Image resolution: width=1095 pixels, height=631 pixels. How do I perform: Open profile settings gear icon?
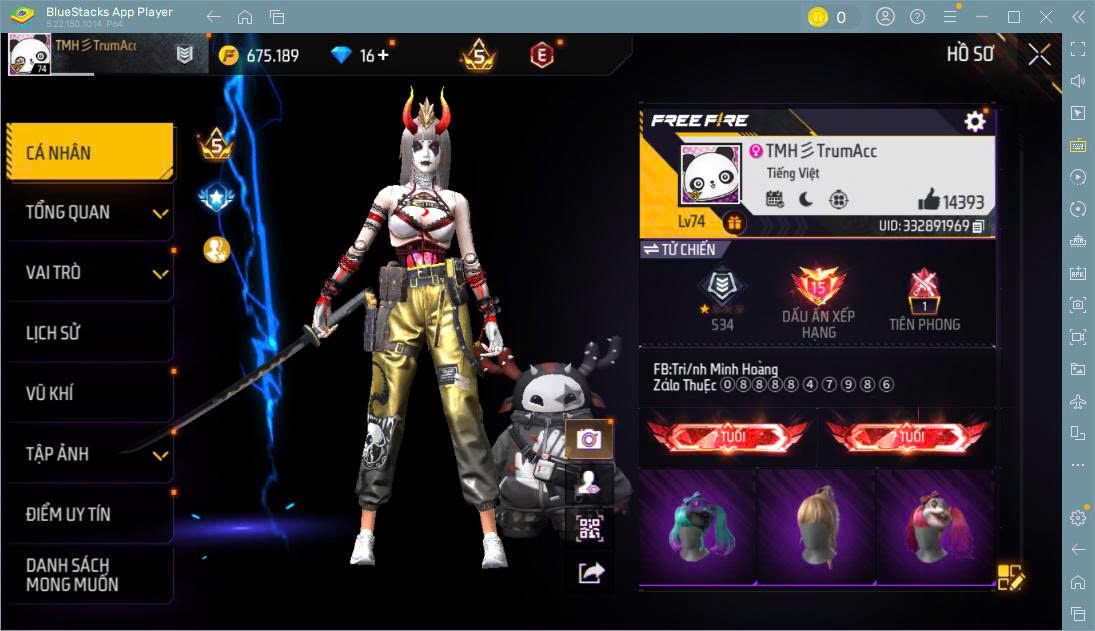(974, 121)
